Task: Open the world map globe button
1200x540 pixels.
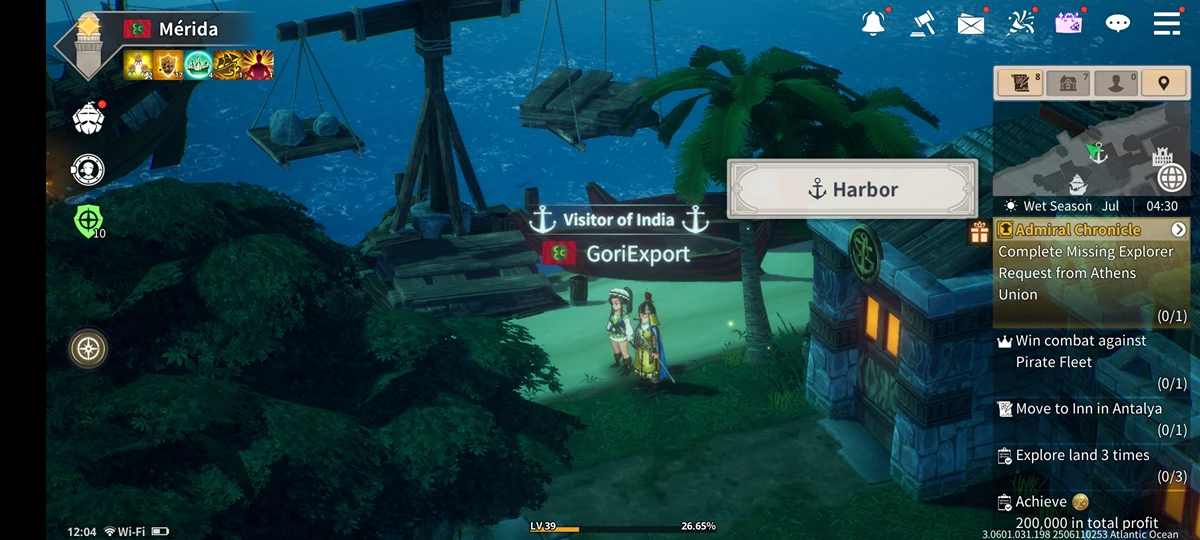Action: point(1171,178)
